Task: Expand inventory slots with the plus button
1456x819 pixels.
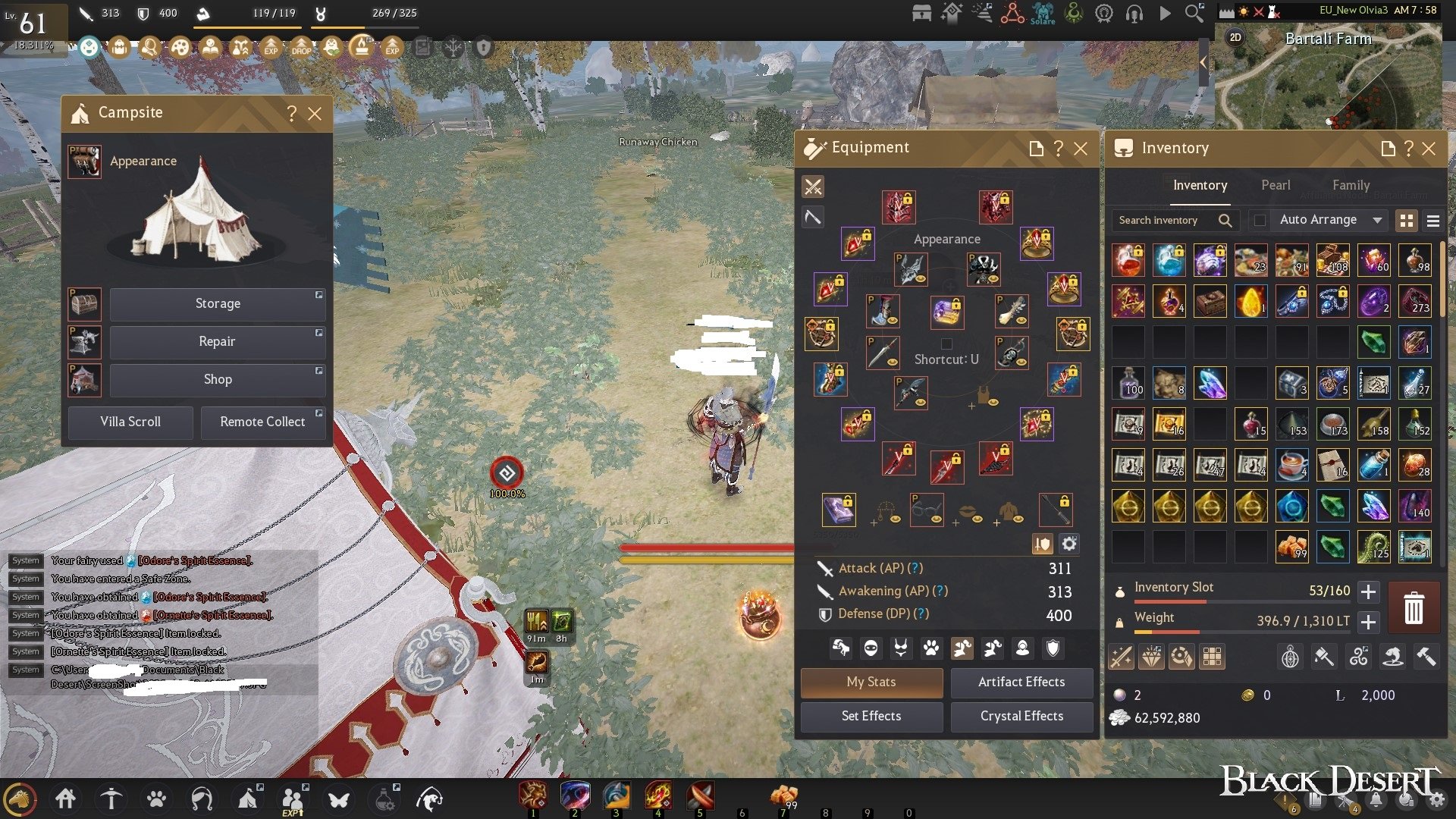Action: click(1368, 591)
